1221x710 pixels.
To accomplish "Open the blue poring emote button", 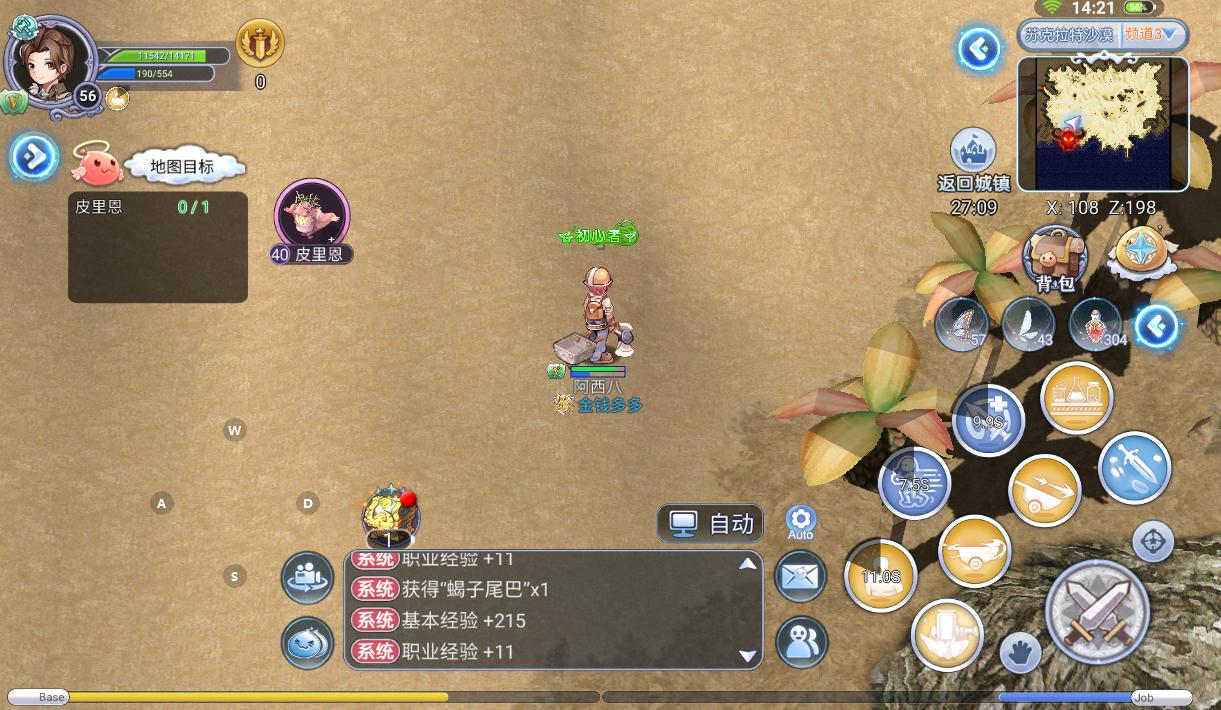I will [308, 643].
